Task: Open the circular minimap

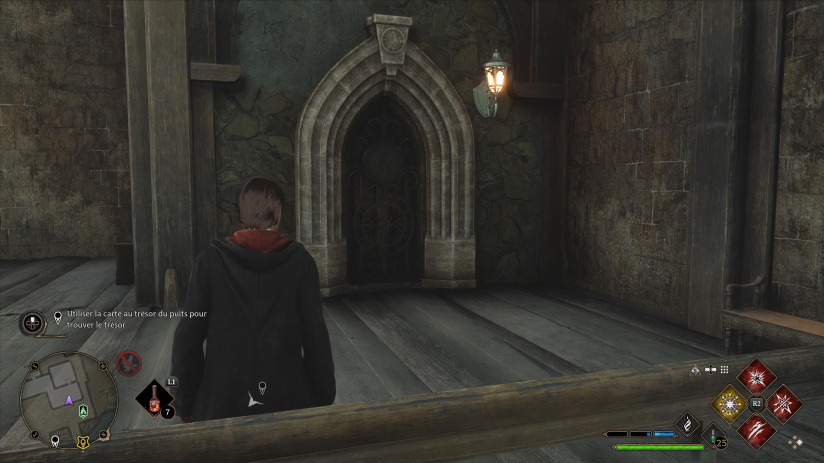Action: tap(68, 399)
